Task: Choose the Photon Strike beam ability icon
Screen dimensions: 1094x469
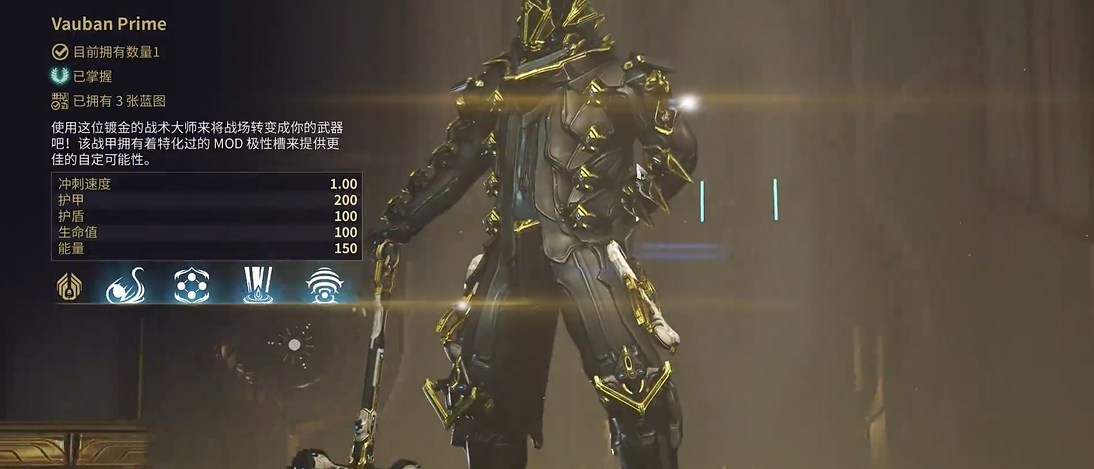Action: pyautogui.click(x=257, y=286)
